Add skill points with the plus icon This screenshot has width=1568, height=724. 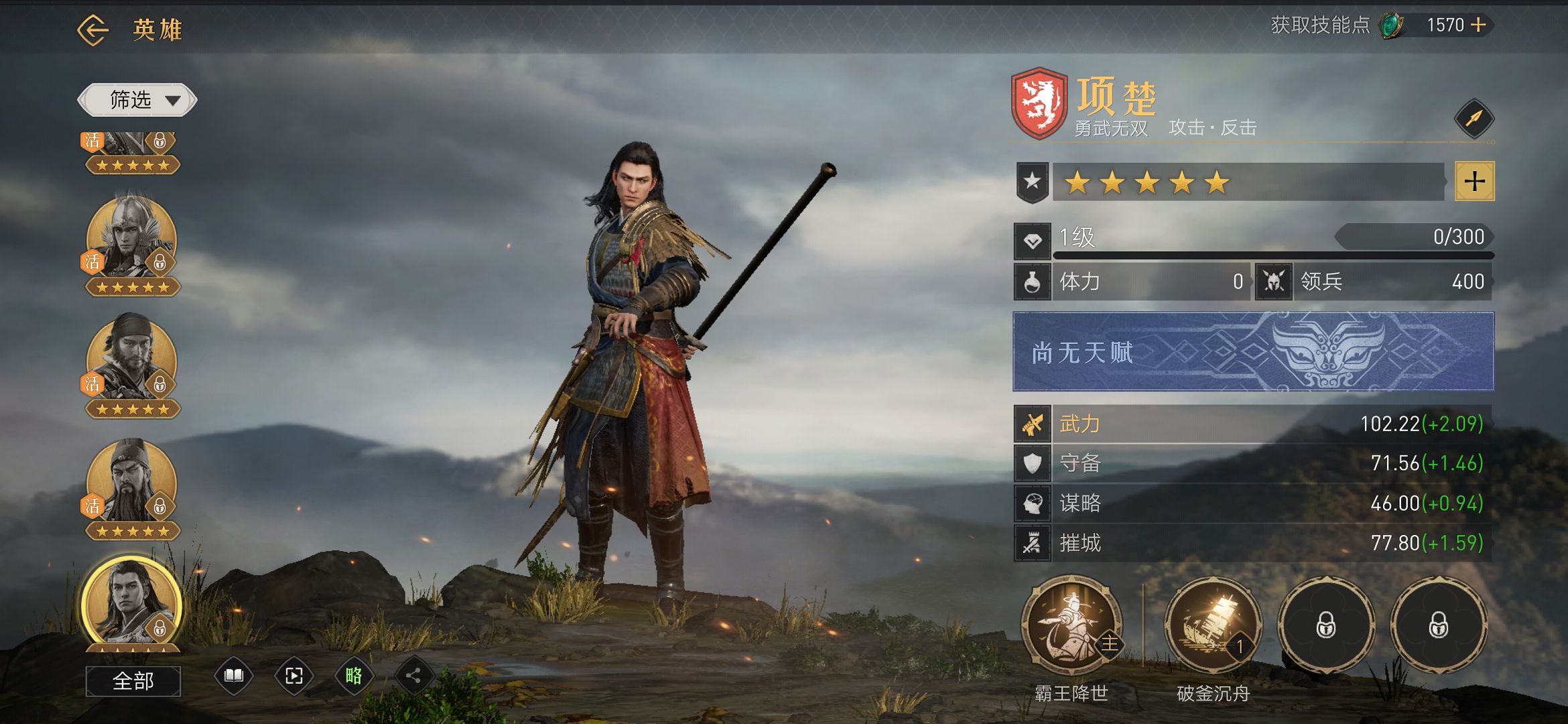[1478, 25]
